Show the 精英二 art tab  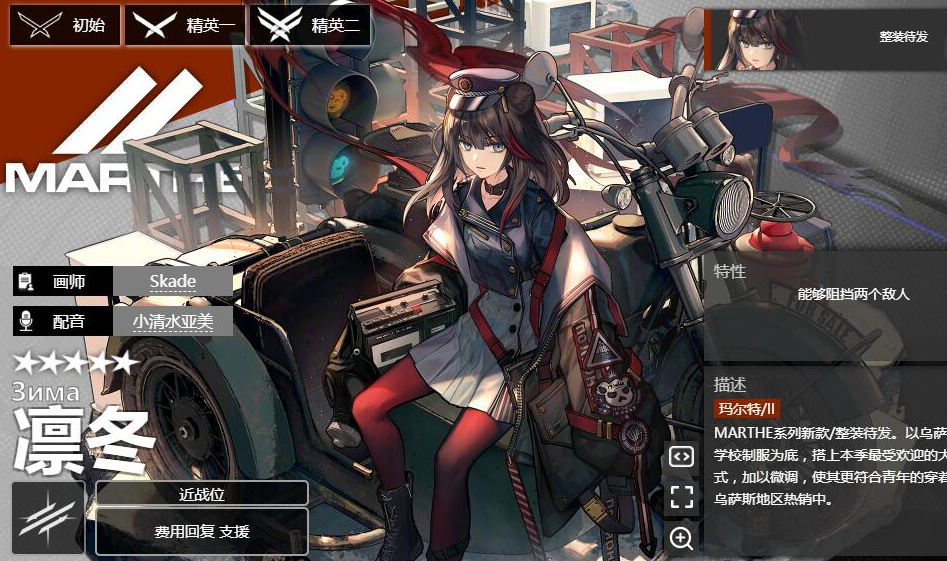click(310, 26)
